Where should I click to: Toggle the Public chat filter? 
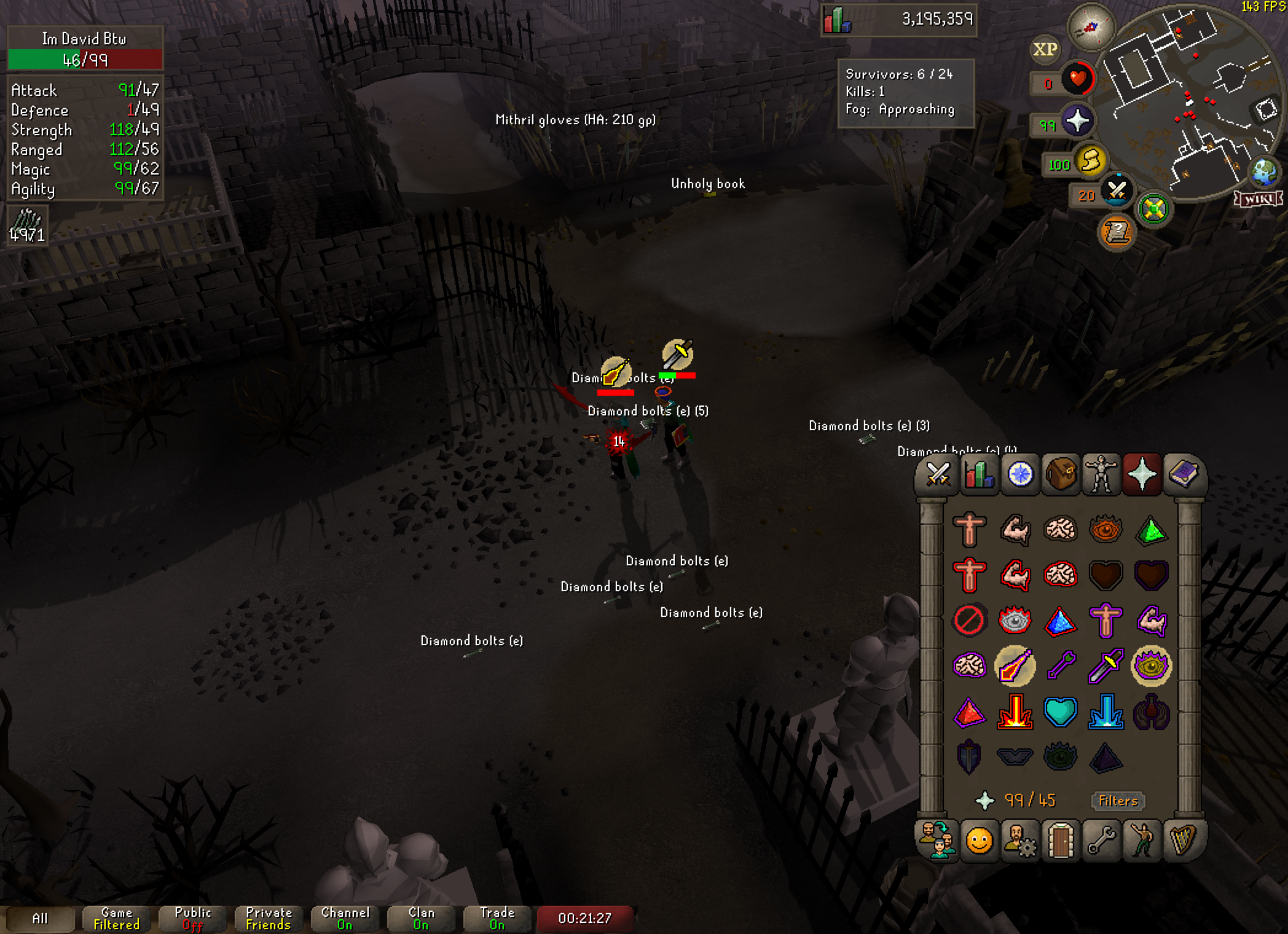(192, 919)
